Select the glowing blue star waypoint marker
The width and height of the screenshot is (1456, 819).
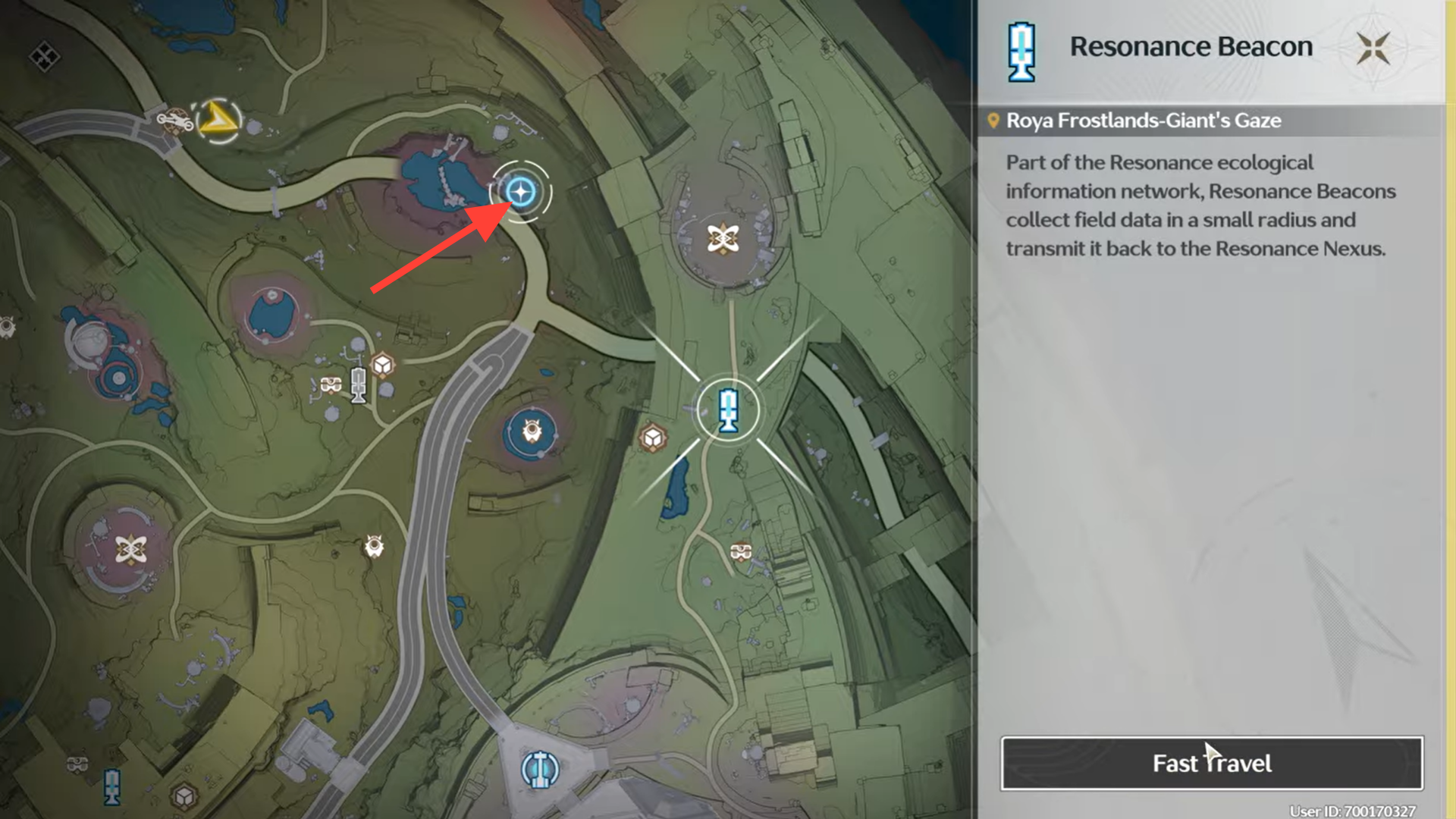point(520,192)
